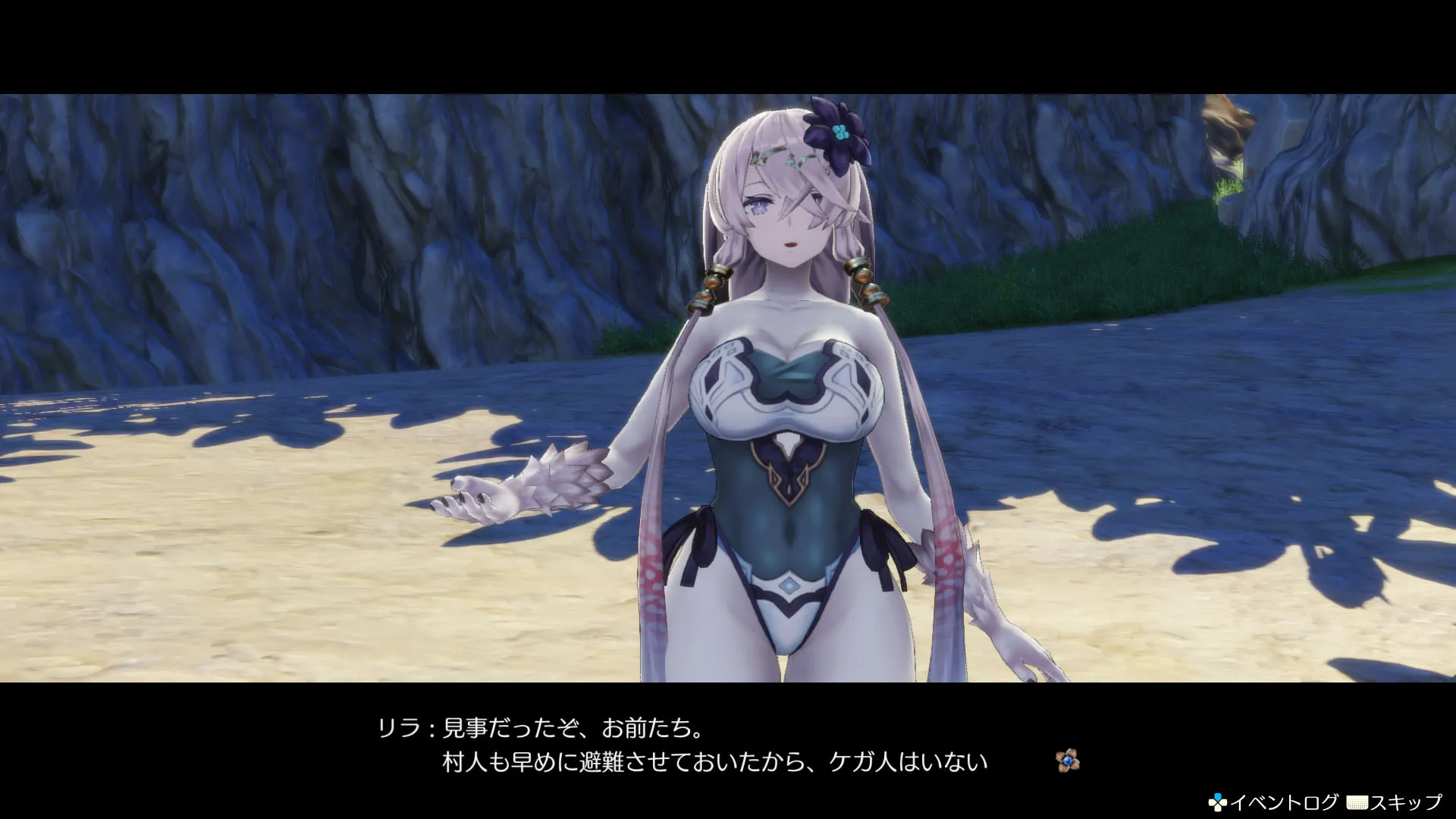Click the golden bead hair accessory on the left
The image size is (1456, 819).
713,287
